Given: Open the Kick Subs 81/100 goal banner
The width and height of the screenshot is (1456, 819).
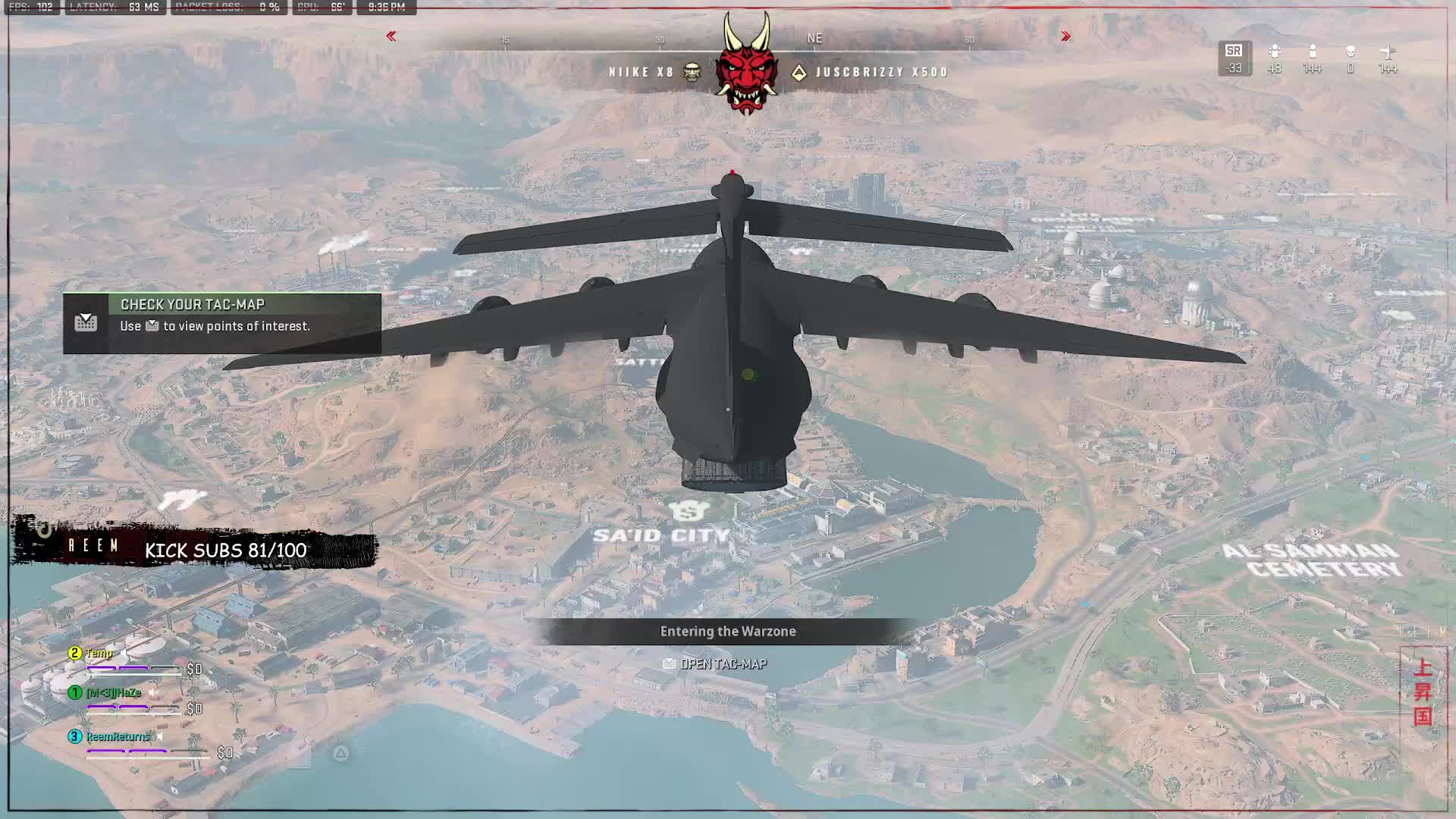Looking at the screenshot, I should coord(225,550).
